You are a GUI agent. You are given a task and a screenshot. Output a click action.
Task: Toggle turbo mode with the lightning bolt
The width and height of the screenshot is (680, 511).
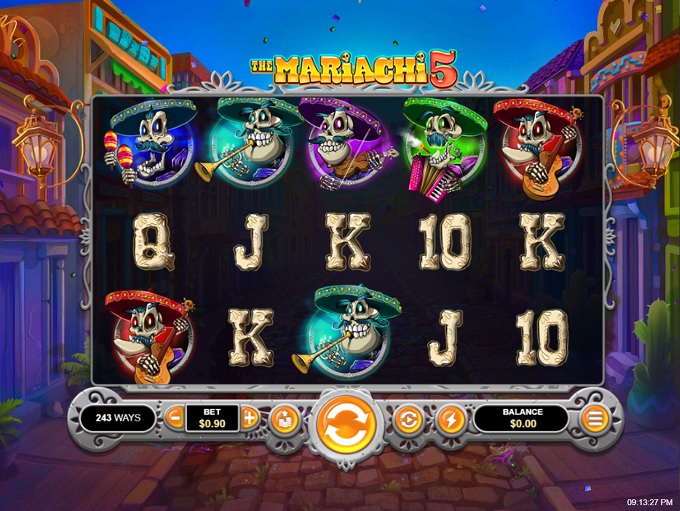coord(451,419)
